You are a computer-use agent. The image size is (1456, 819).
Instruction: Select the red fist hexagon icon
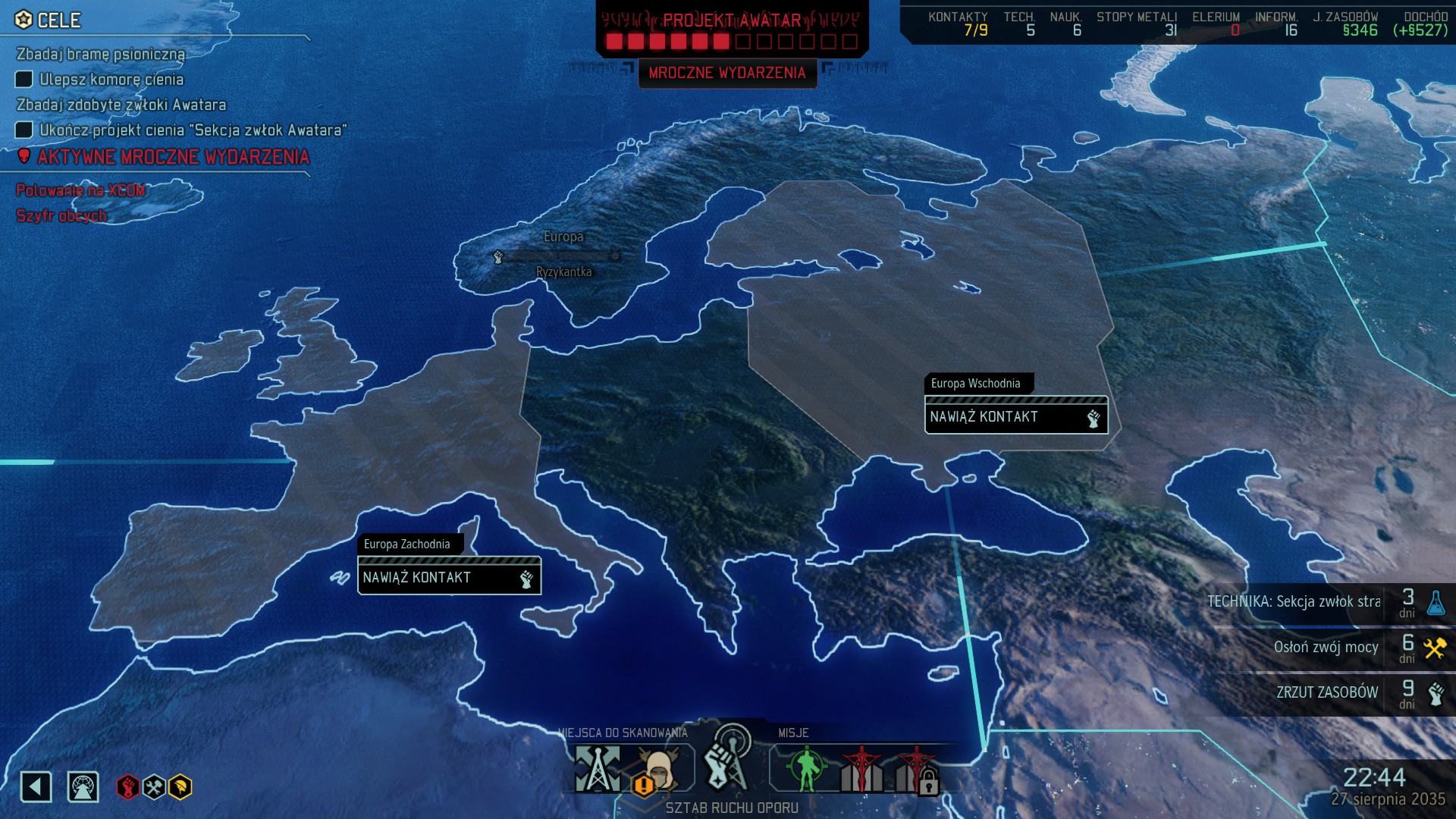tap(127, 787)
